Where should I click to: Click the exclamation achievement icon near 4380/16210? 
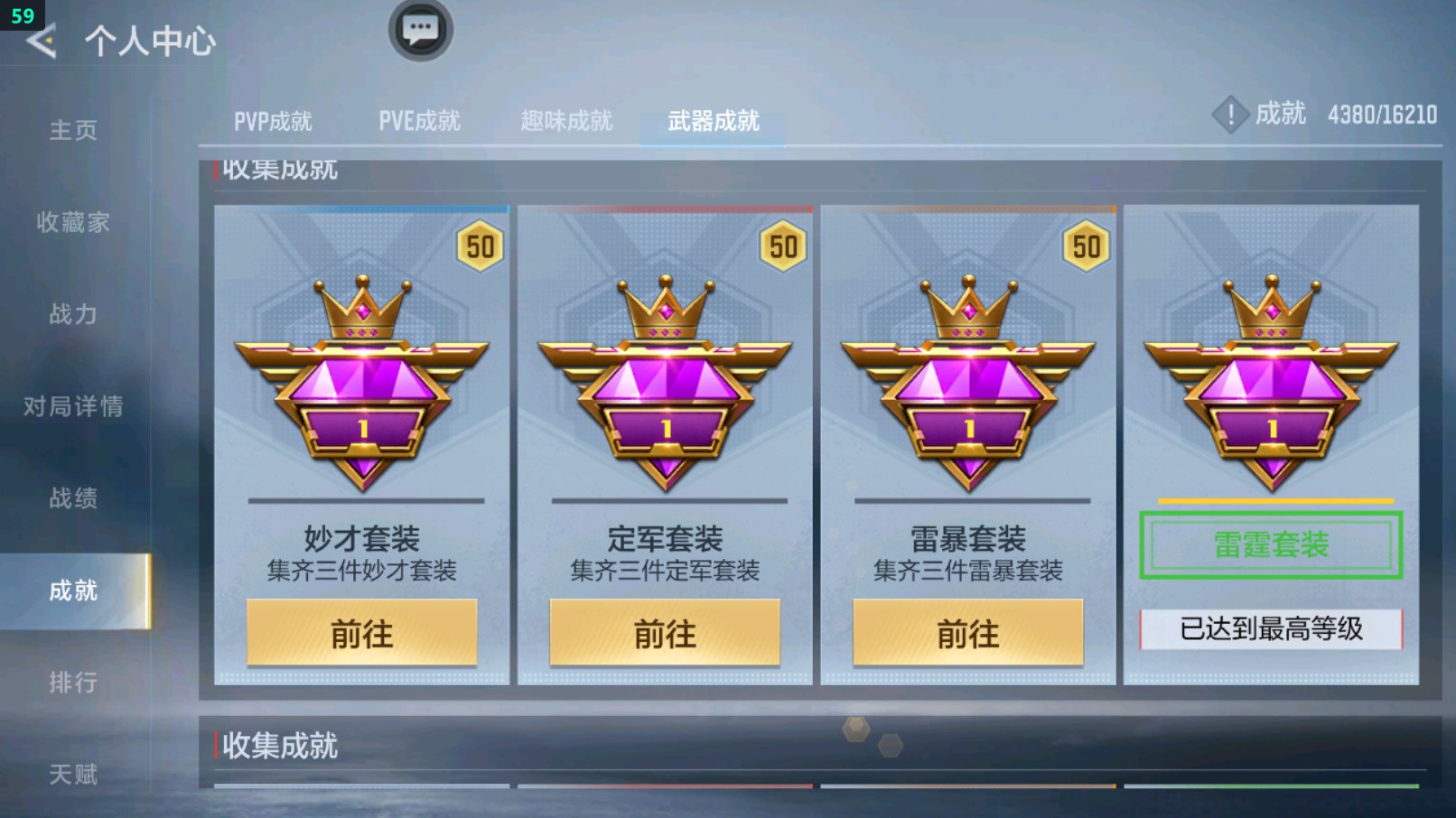pos(1230,115)
